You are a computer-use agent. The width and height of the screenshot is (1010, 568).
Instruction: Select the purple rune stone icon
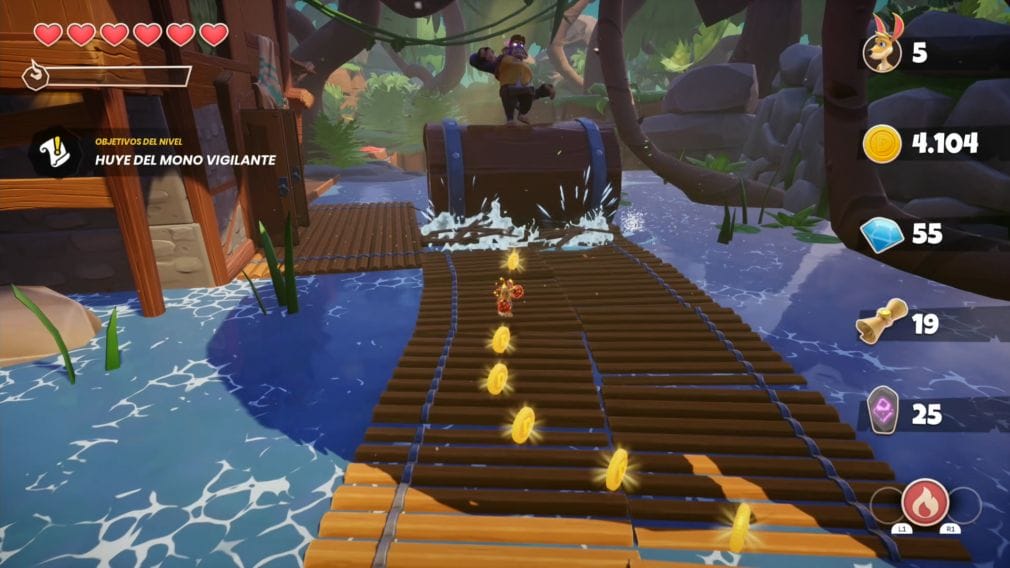882,411
